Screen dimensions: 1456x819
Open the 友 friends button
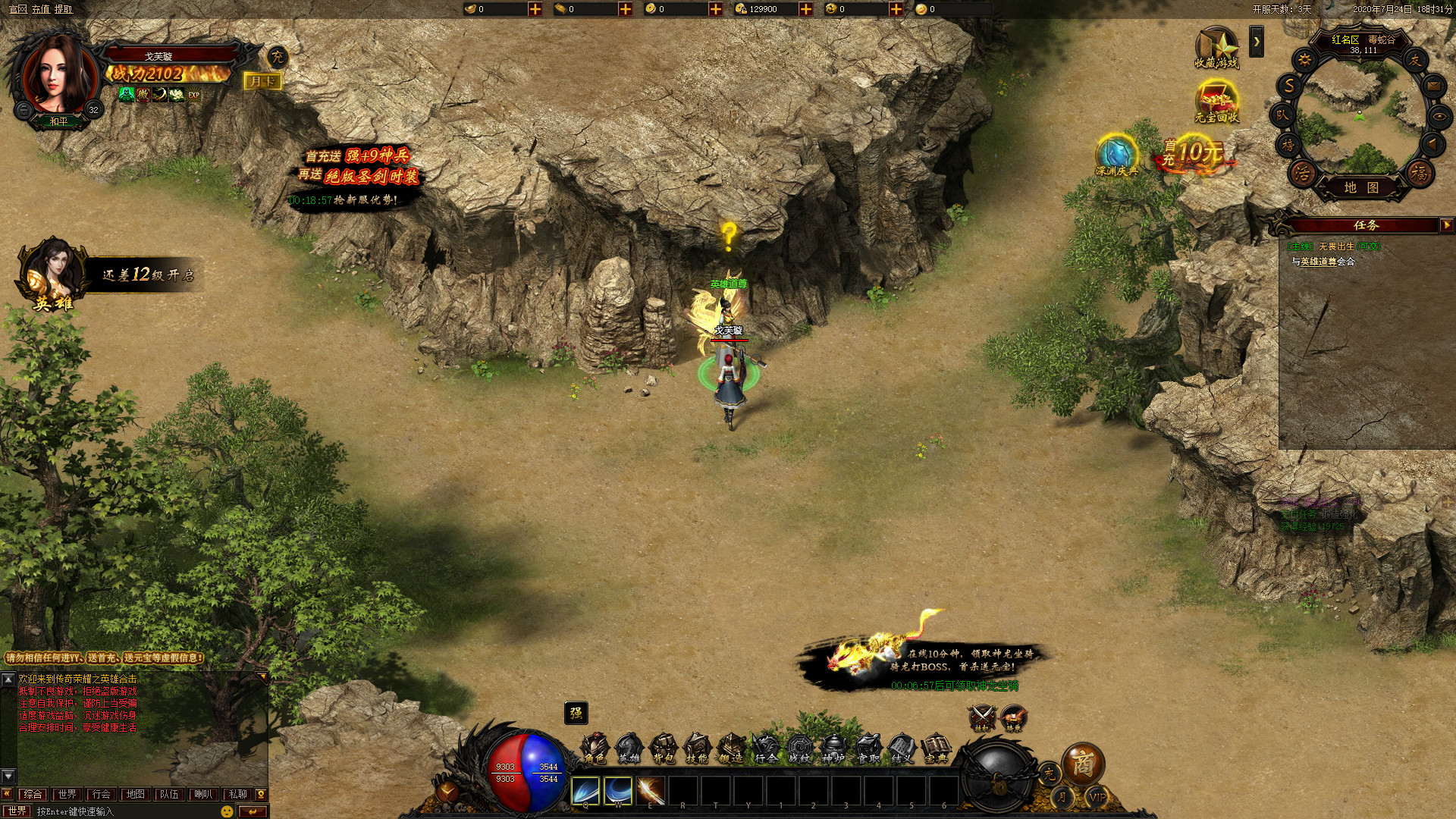coord(1415,60)
